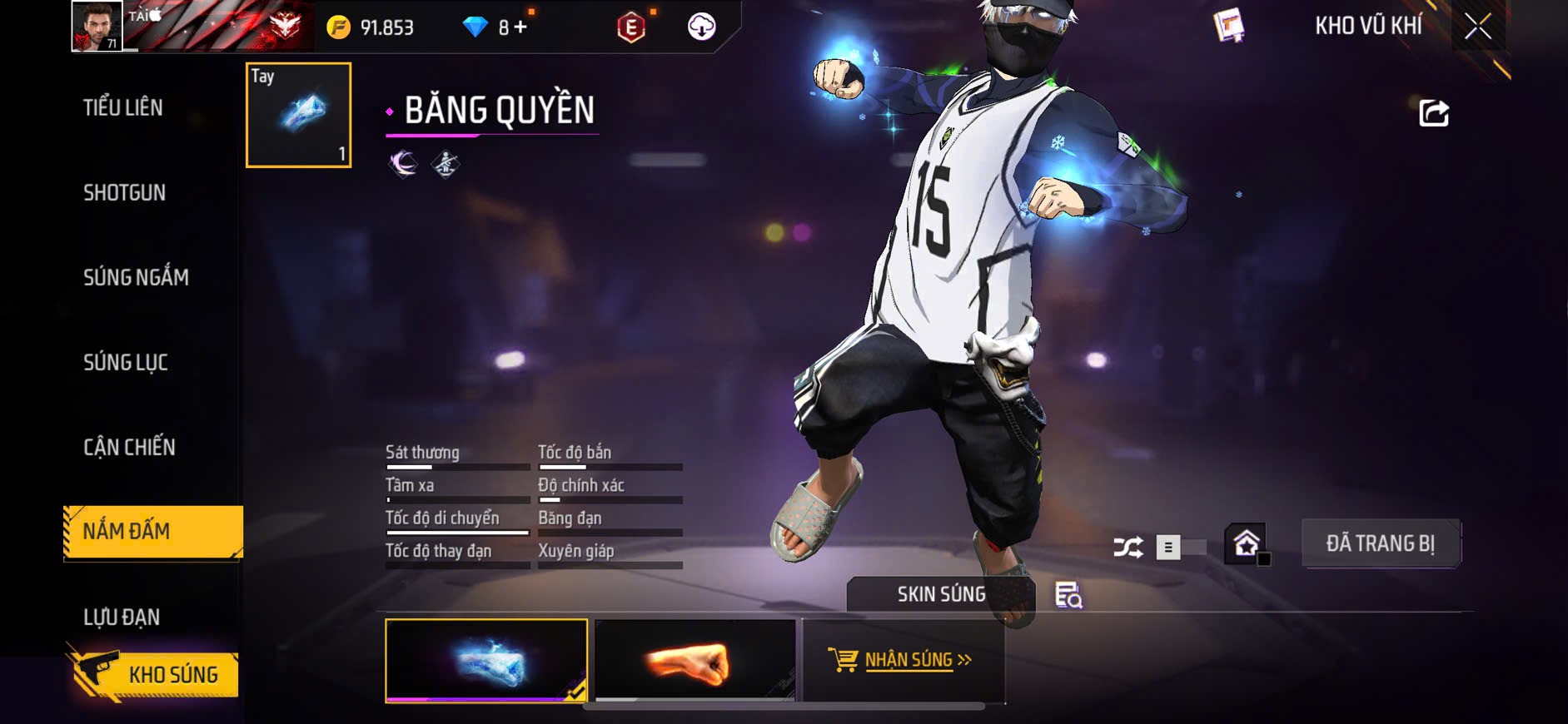1568x724 pixels.
Task: Click the cloud download icon
Action: (701, 27)
